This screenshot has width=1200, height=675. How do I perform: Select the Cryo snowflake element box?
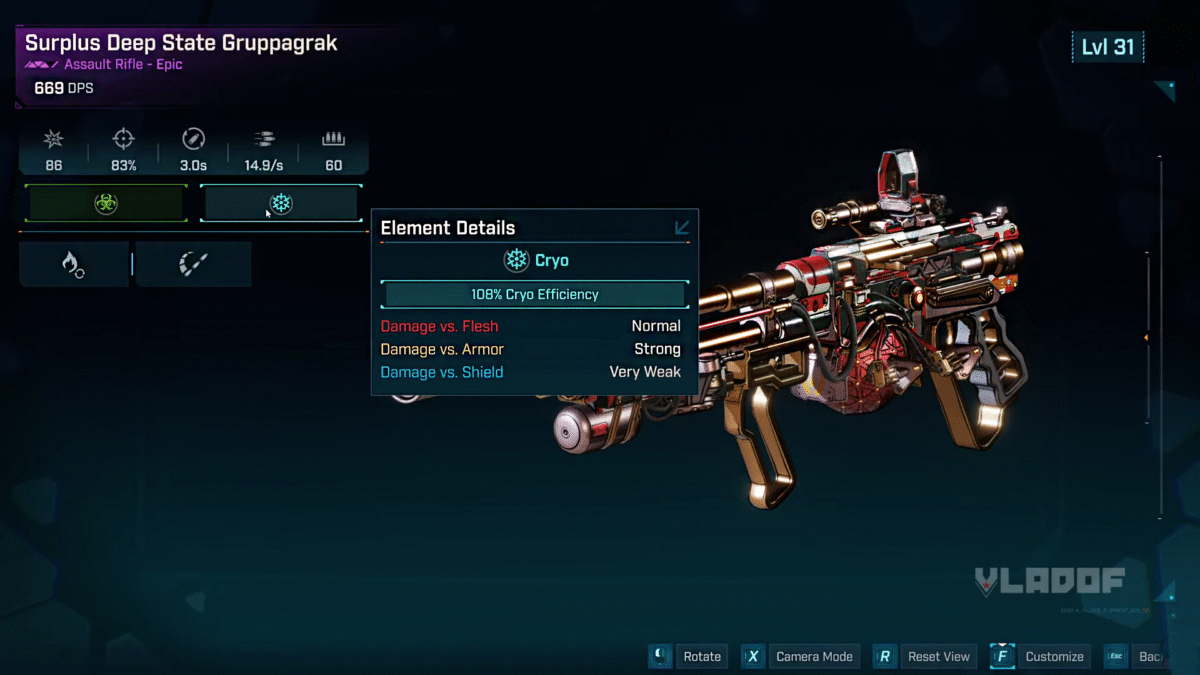click(x=281, y=204)
